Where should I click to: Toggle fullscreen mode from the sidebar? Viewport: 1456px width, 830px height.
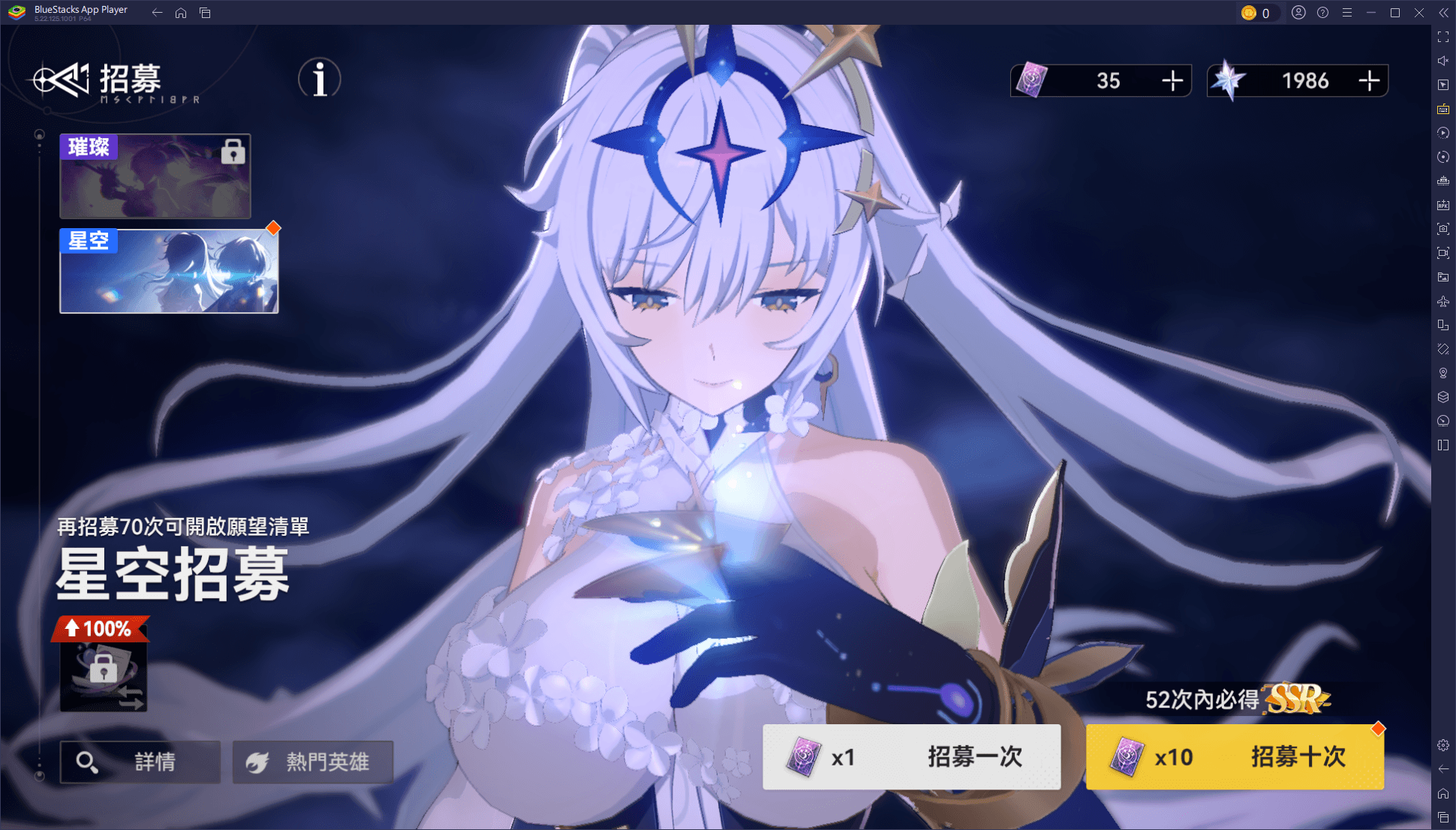tap(1442, 35)
